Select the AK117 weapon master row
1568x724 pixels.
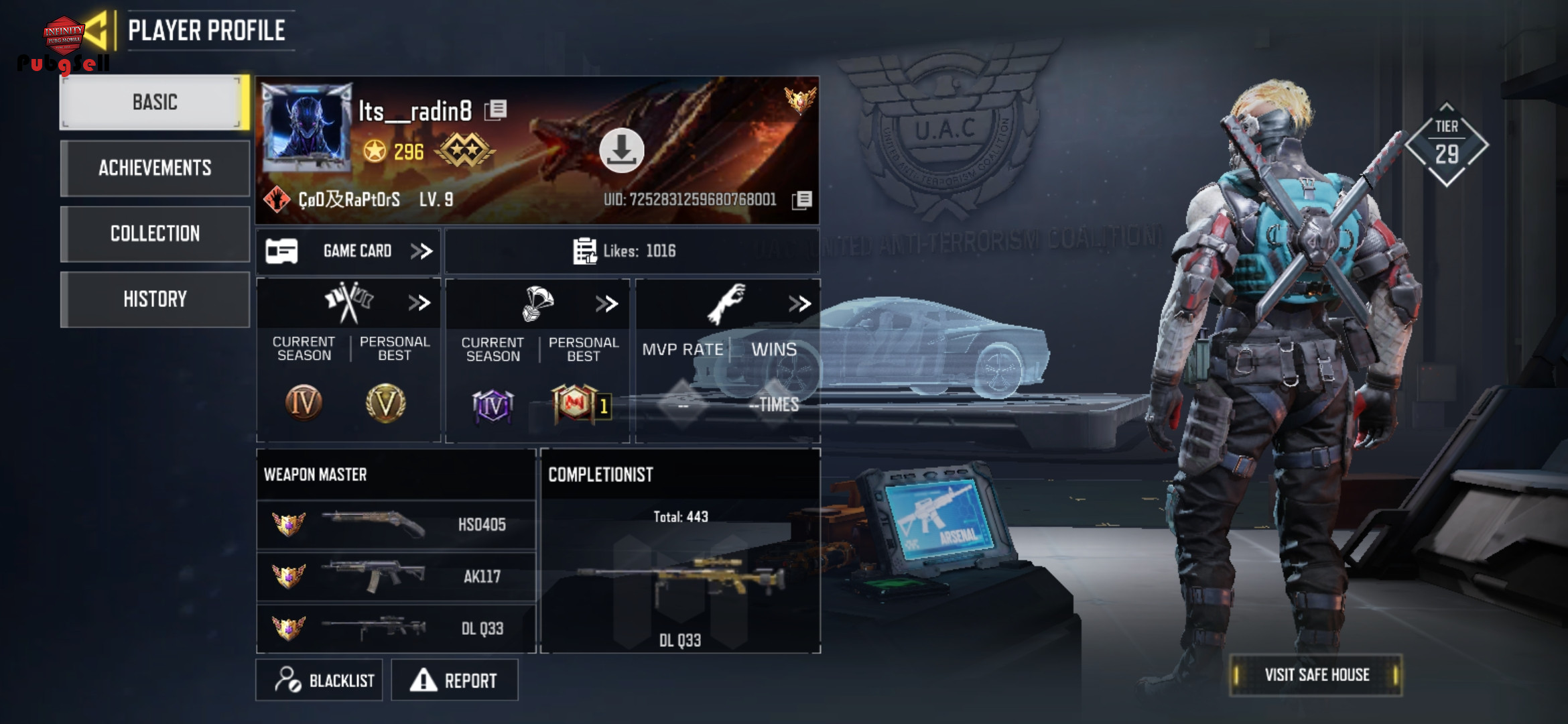click(x=395, y=577)
